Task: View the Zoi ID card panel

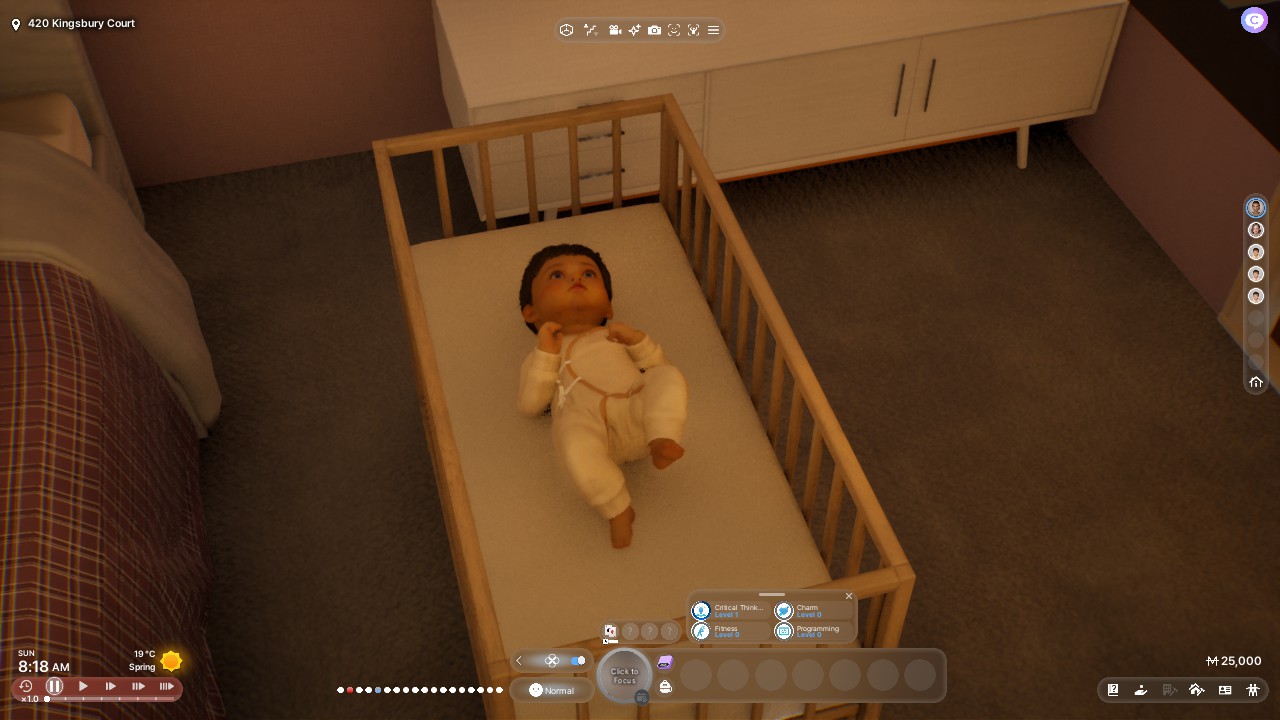Action: pyautogui.click(x=1224, y=690)
